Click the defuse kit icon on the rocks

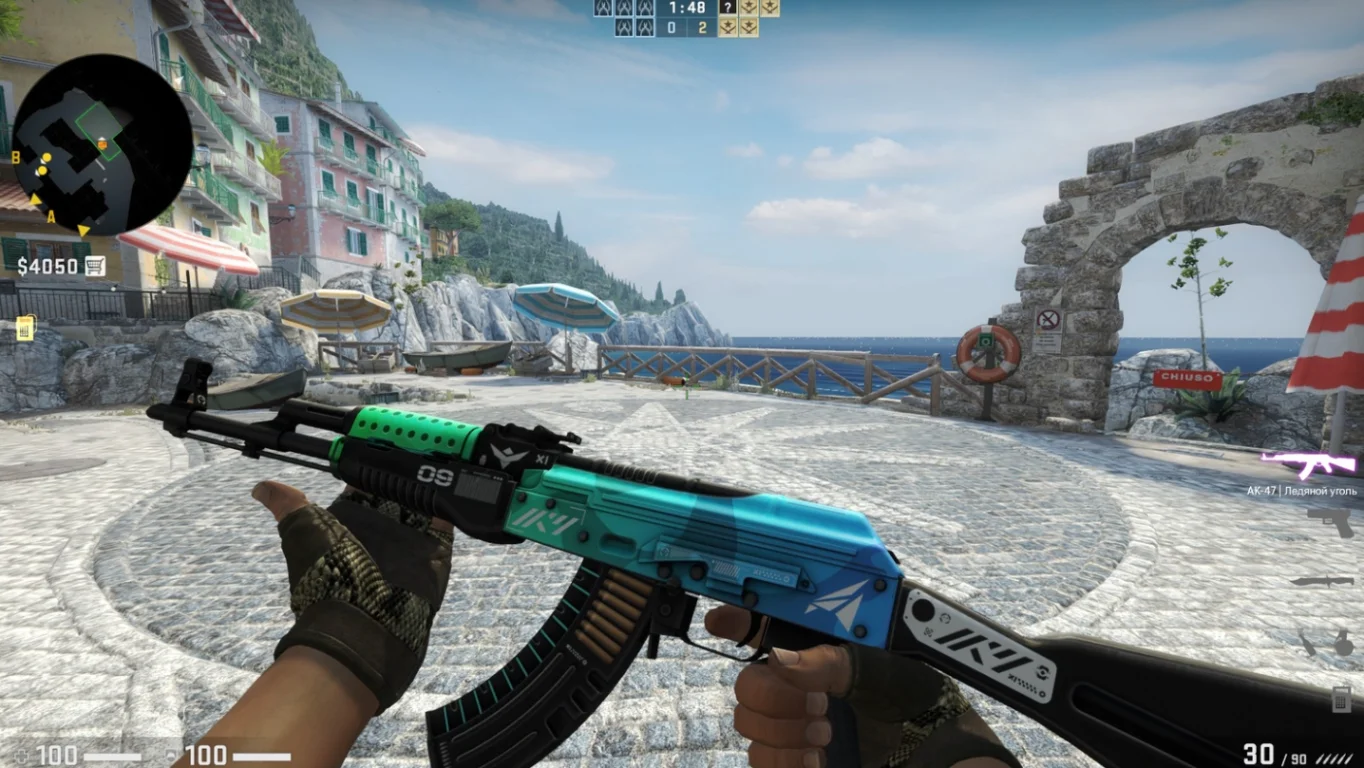(x=25, y=328)
